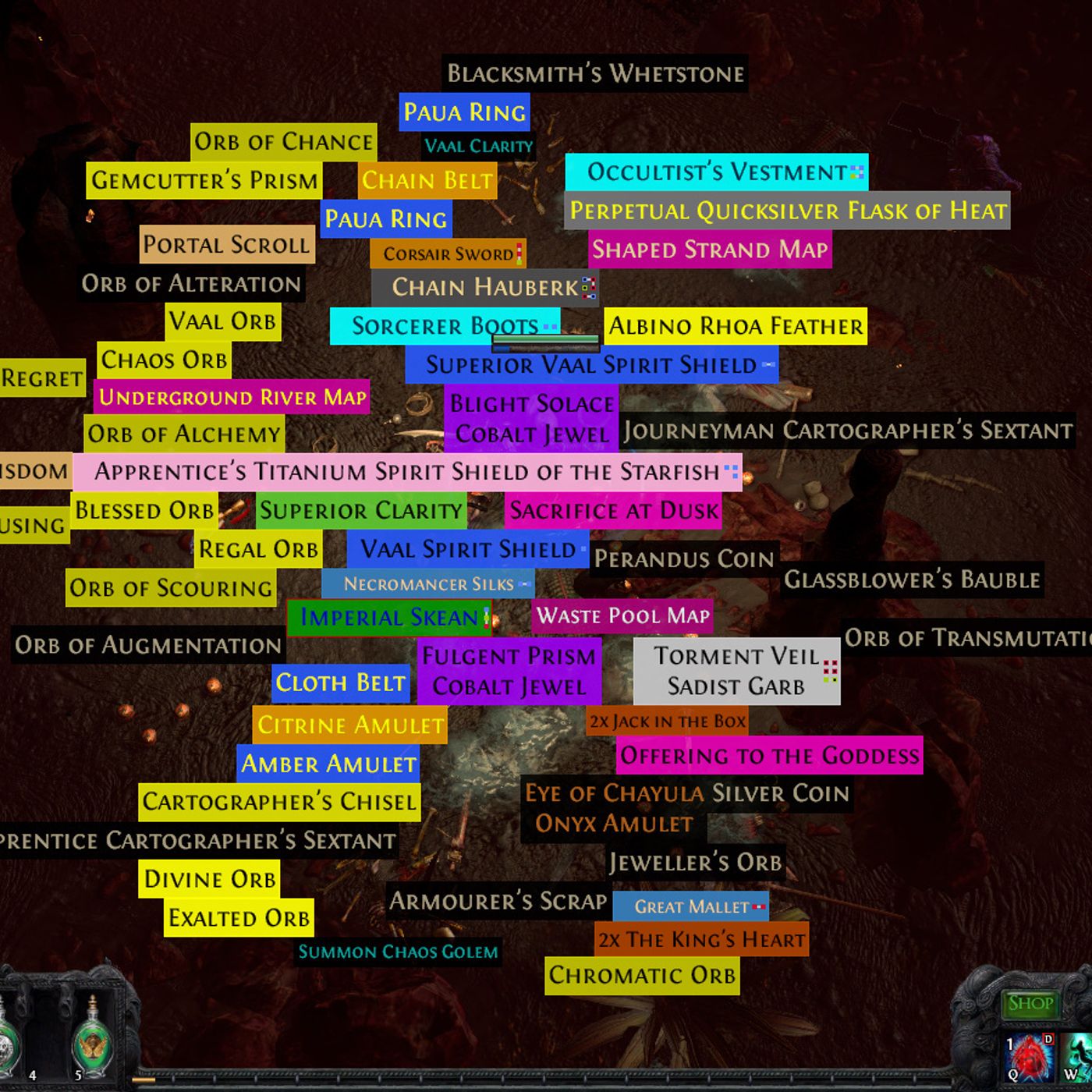Activate the red orb skill on Q

coord(1029,1058)
